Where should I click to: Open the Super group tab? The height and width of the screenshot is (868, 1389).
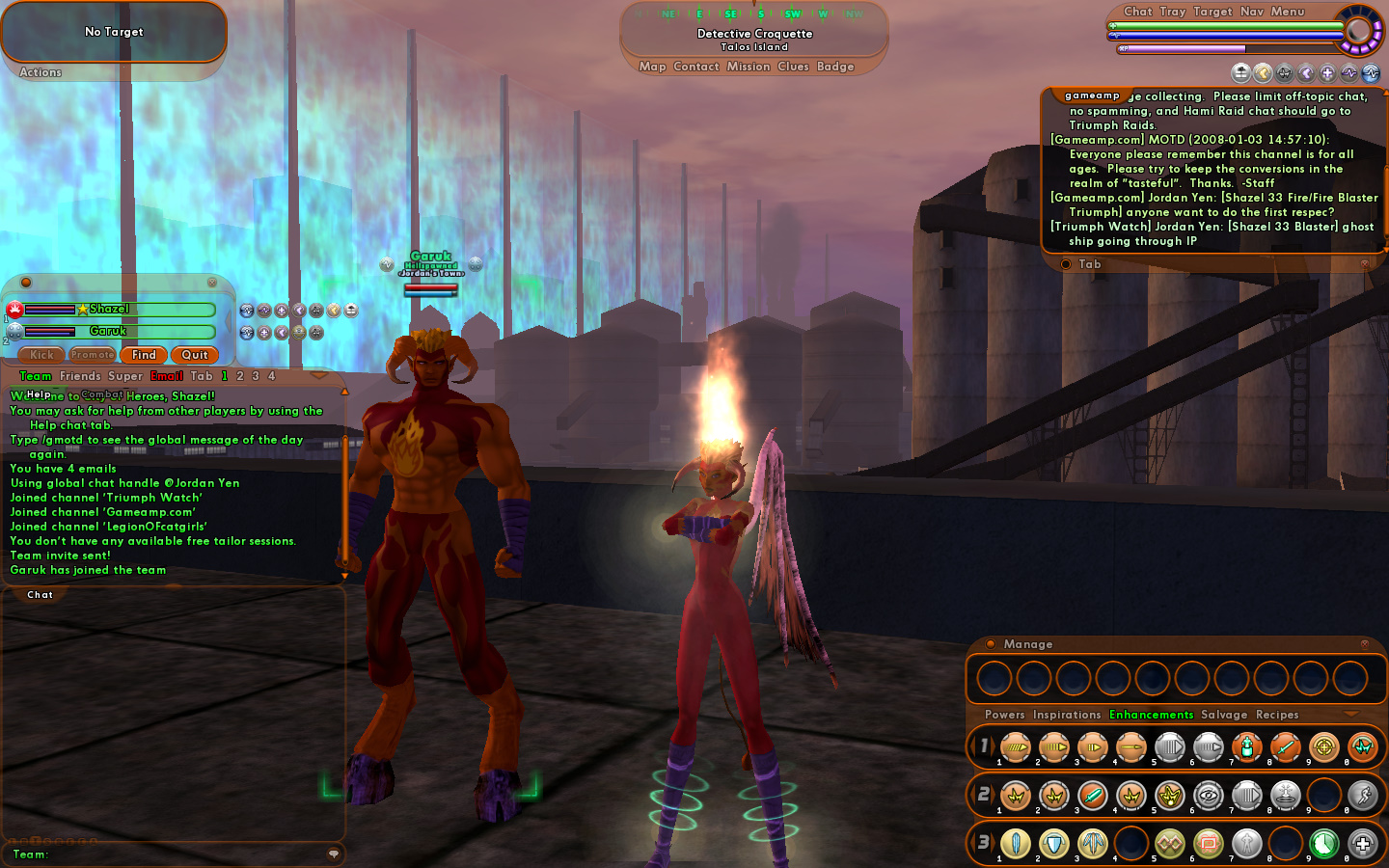click(x=125, y=376)
